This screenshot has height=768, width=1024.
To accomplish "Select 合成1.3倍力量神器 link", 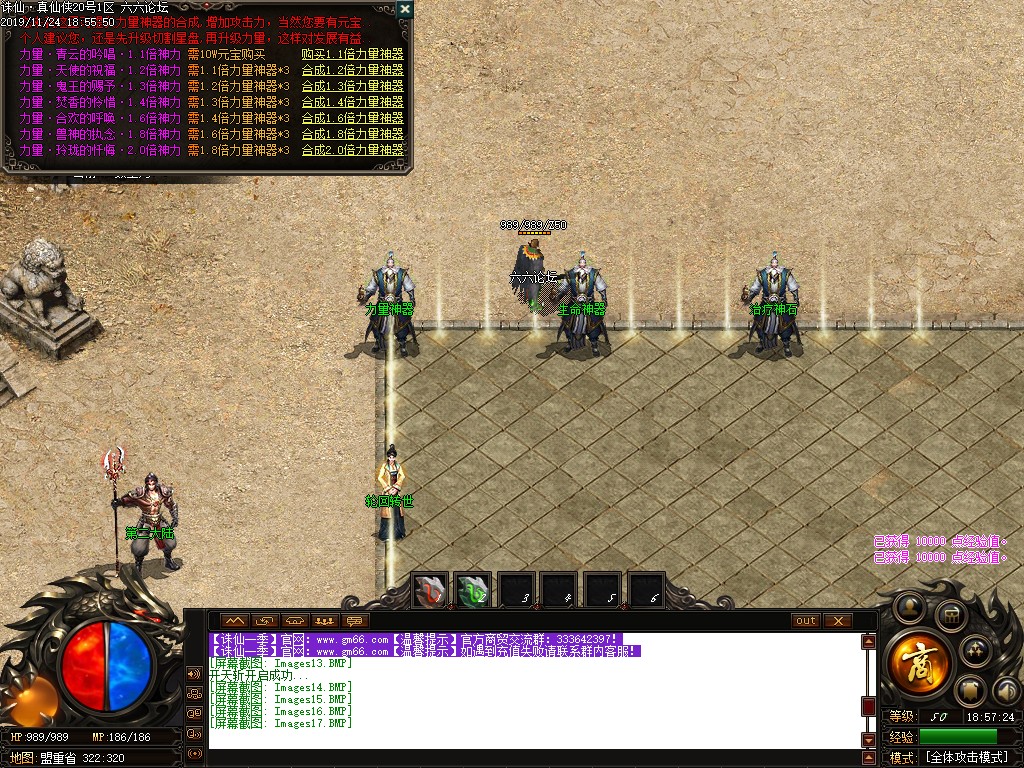I will 352,86.
